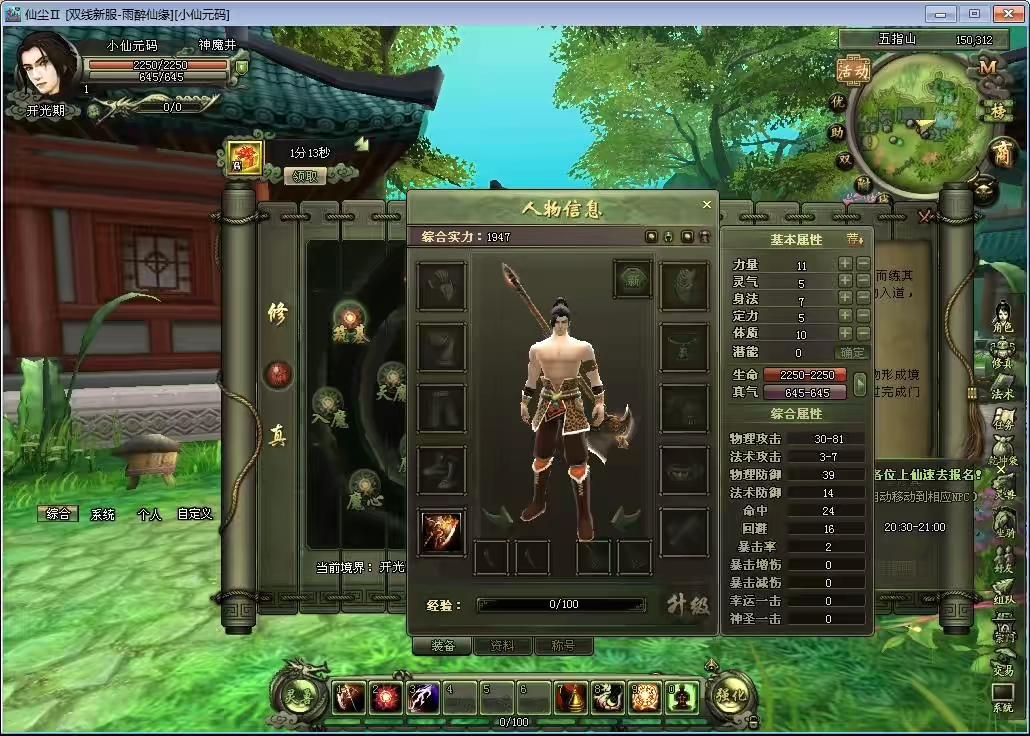Screen dimensions: 1030x736
Task: Open the 称号 titles tab
Action: (x=563, y=646)
